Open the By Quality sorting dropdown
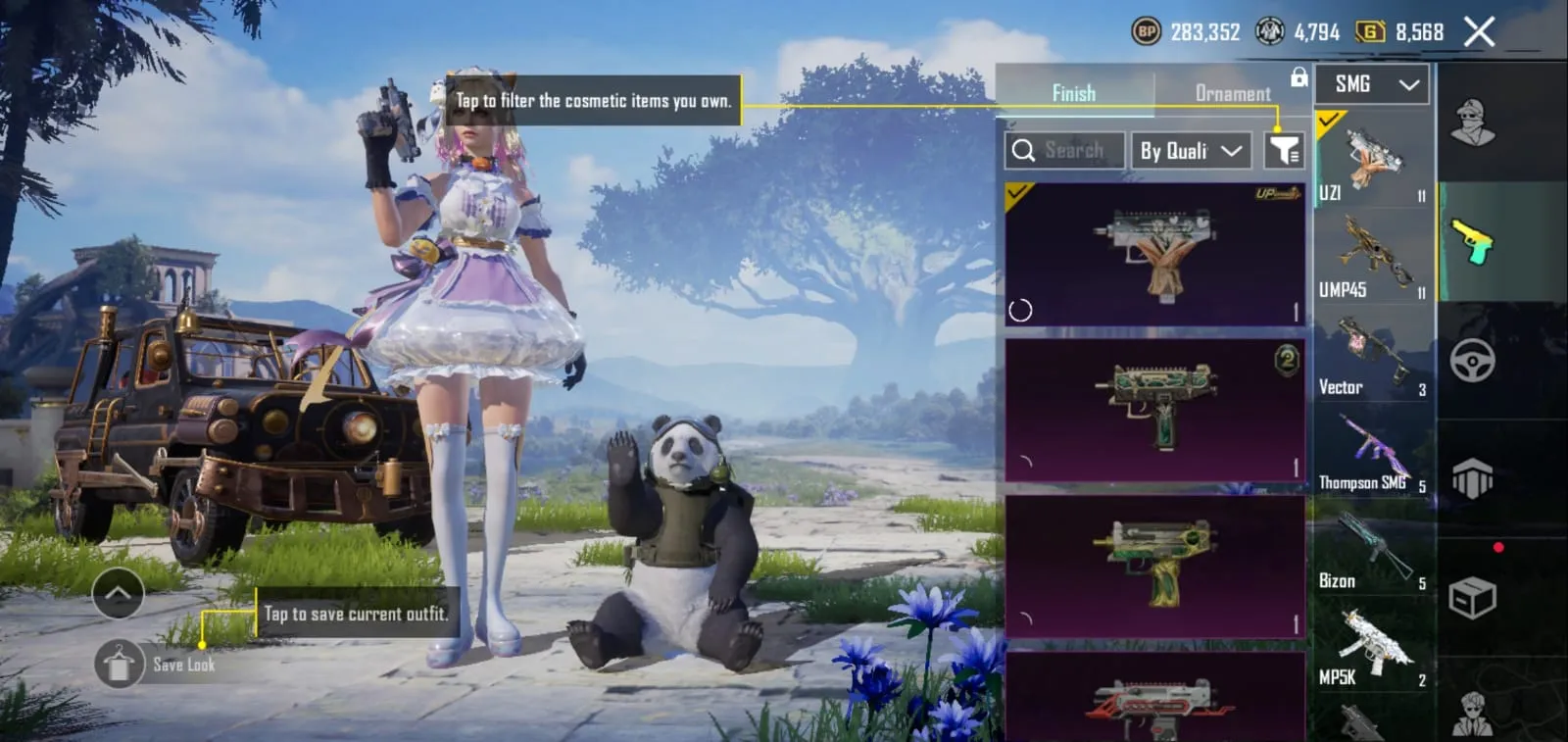The width and height of the screenshot is (1568, 742). [x=1191, y=150]
